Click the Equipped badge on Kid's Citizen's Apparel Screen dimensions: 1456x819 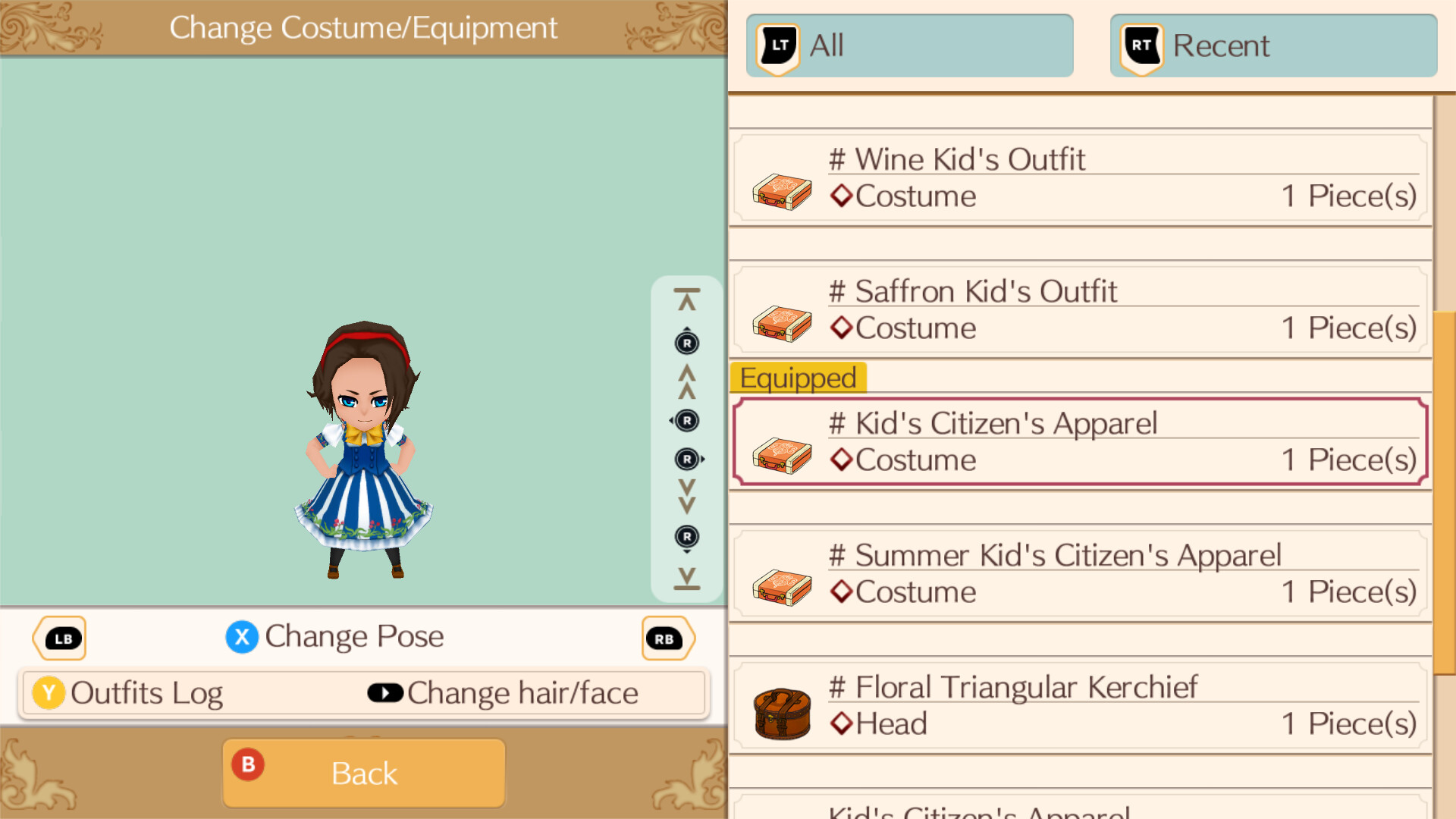click(797, 378)
